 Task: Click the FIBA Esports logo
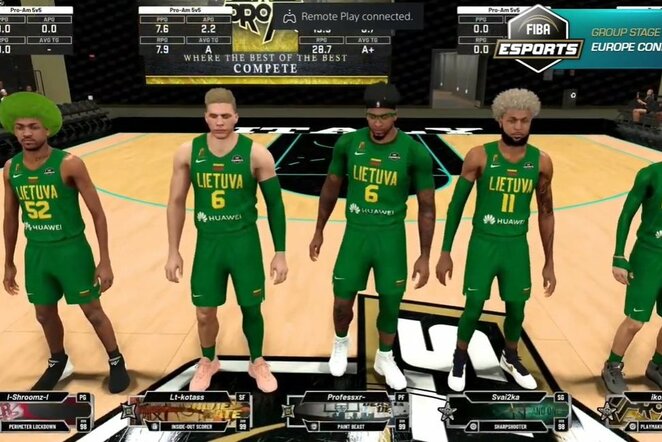pos(539,38)
